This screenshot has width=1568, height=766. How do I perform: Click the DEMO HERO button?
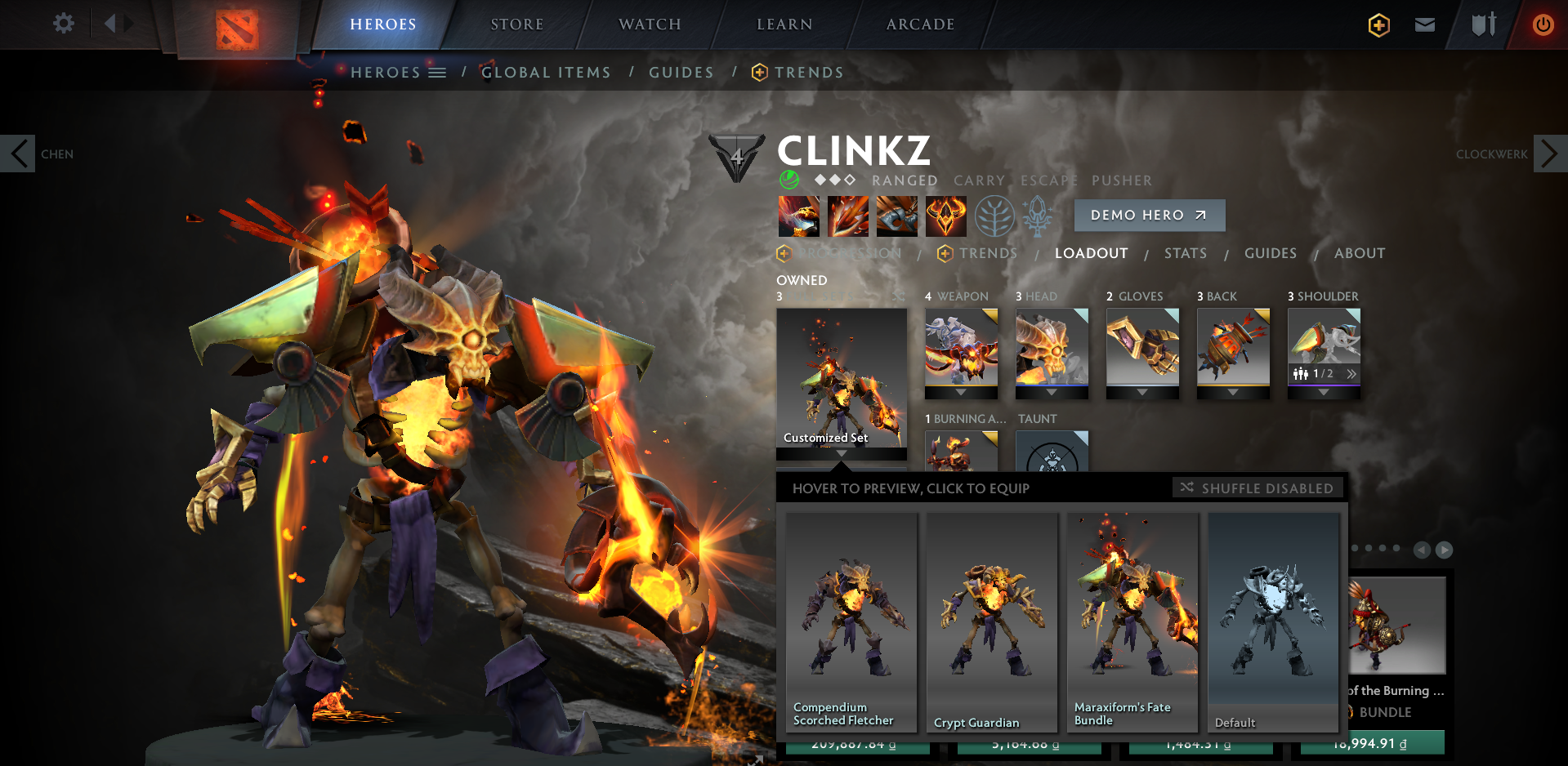1149,215
